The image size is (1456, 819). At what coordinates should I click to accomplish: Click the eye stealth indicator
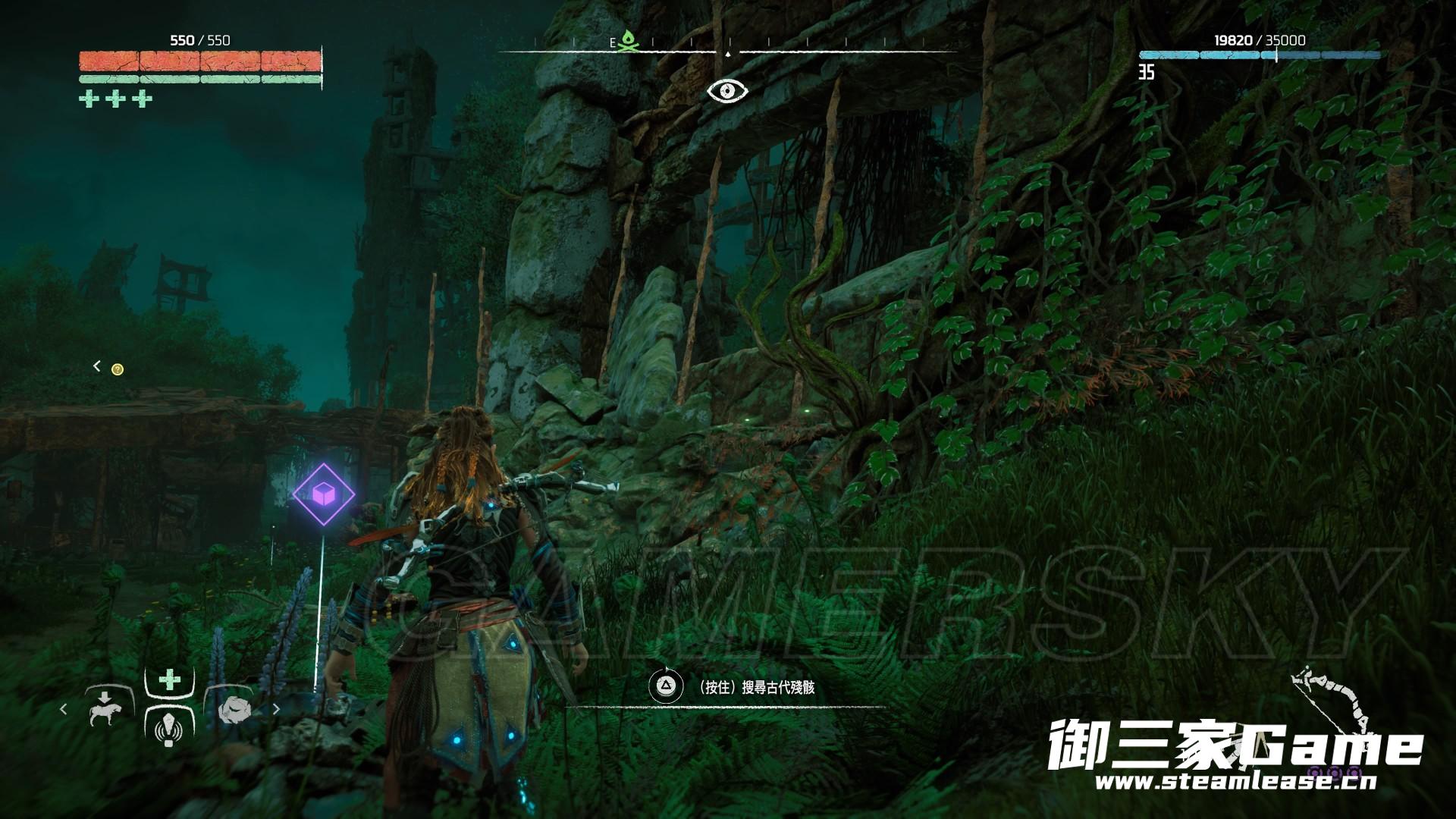coord(727,91)
